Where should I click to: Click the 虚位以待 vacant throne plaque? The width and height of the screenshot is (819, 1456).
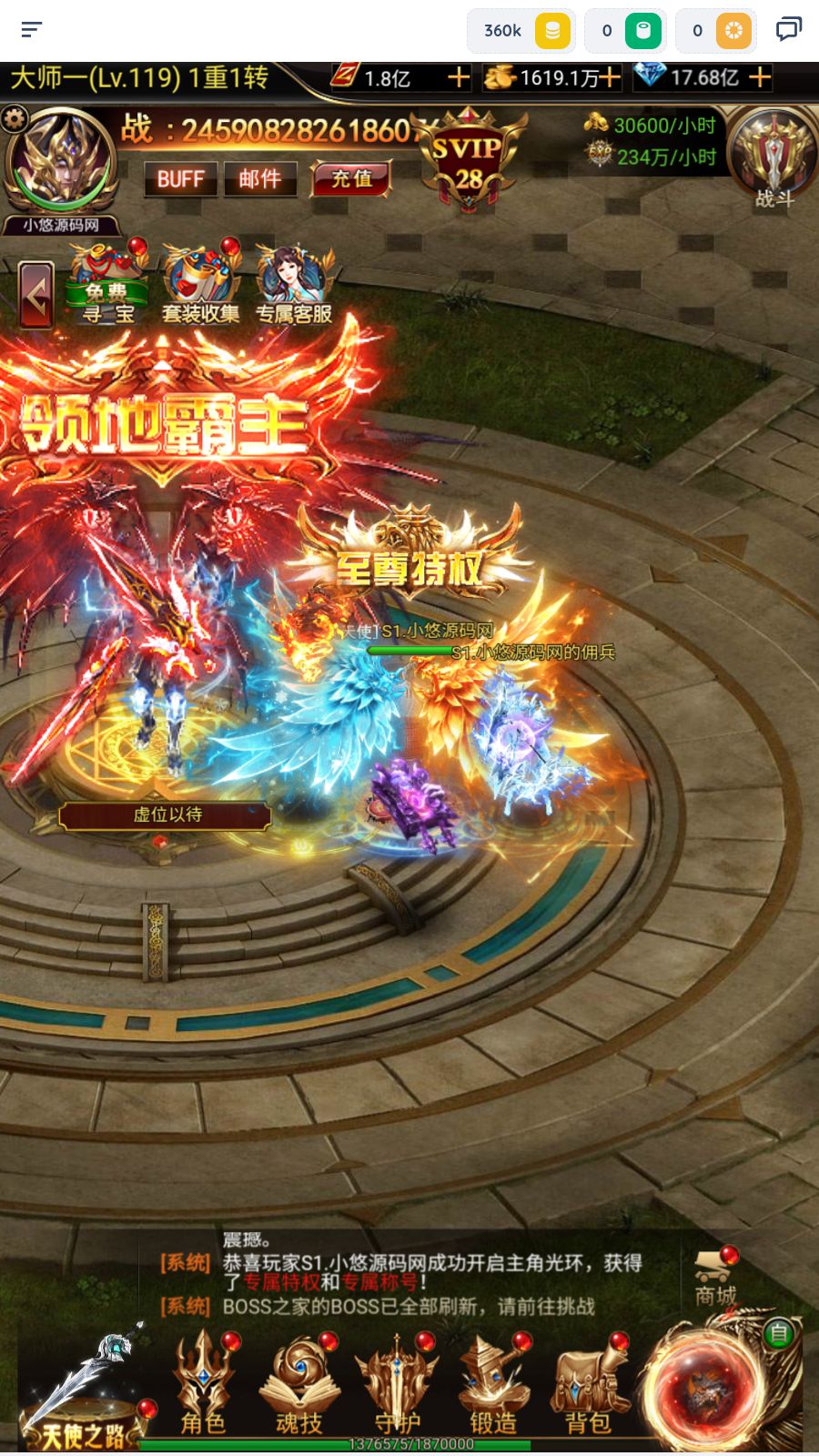click(166, 814)
